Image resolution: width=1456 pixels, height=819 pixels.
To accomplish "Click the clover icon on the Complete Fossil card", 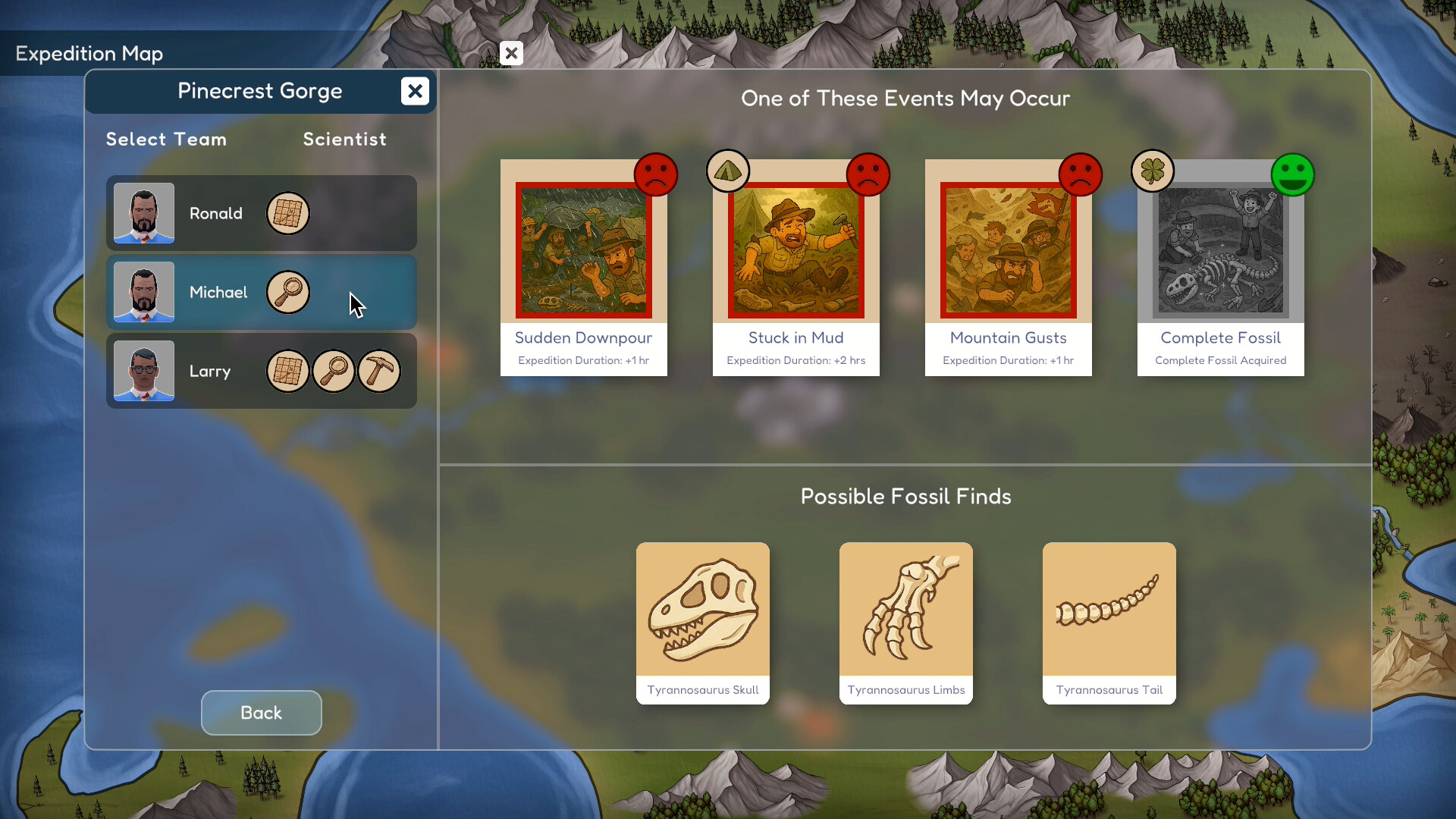I will [1153, 171].
